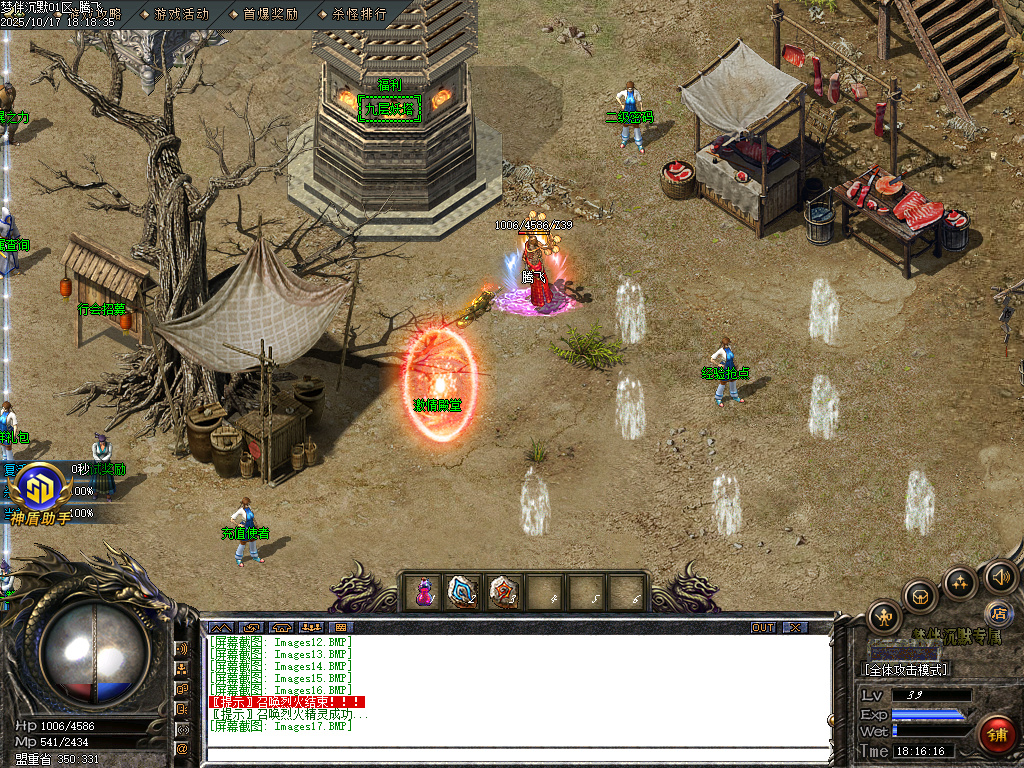
Task: Open the 游戏活动 menu
Action: click(181, 14)
